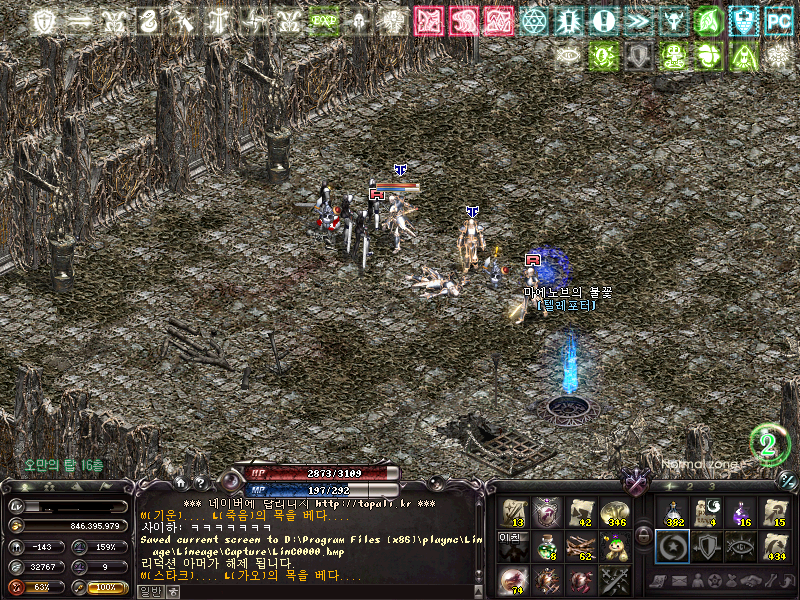Switch to hotbar page 3
This screenshot has height=600, width=800.
pos(714,486)
